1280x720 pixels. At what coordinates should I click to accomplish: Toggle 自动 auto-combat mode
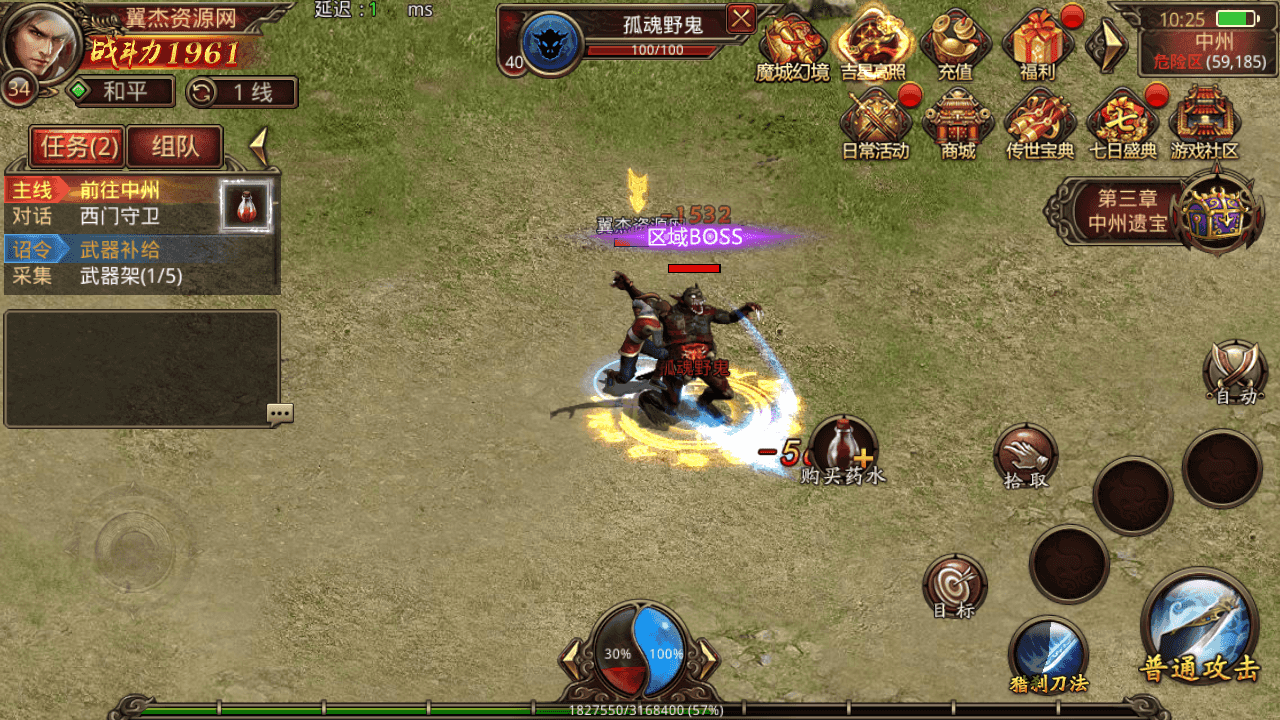point(1236,372)
